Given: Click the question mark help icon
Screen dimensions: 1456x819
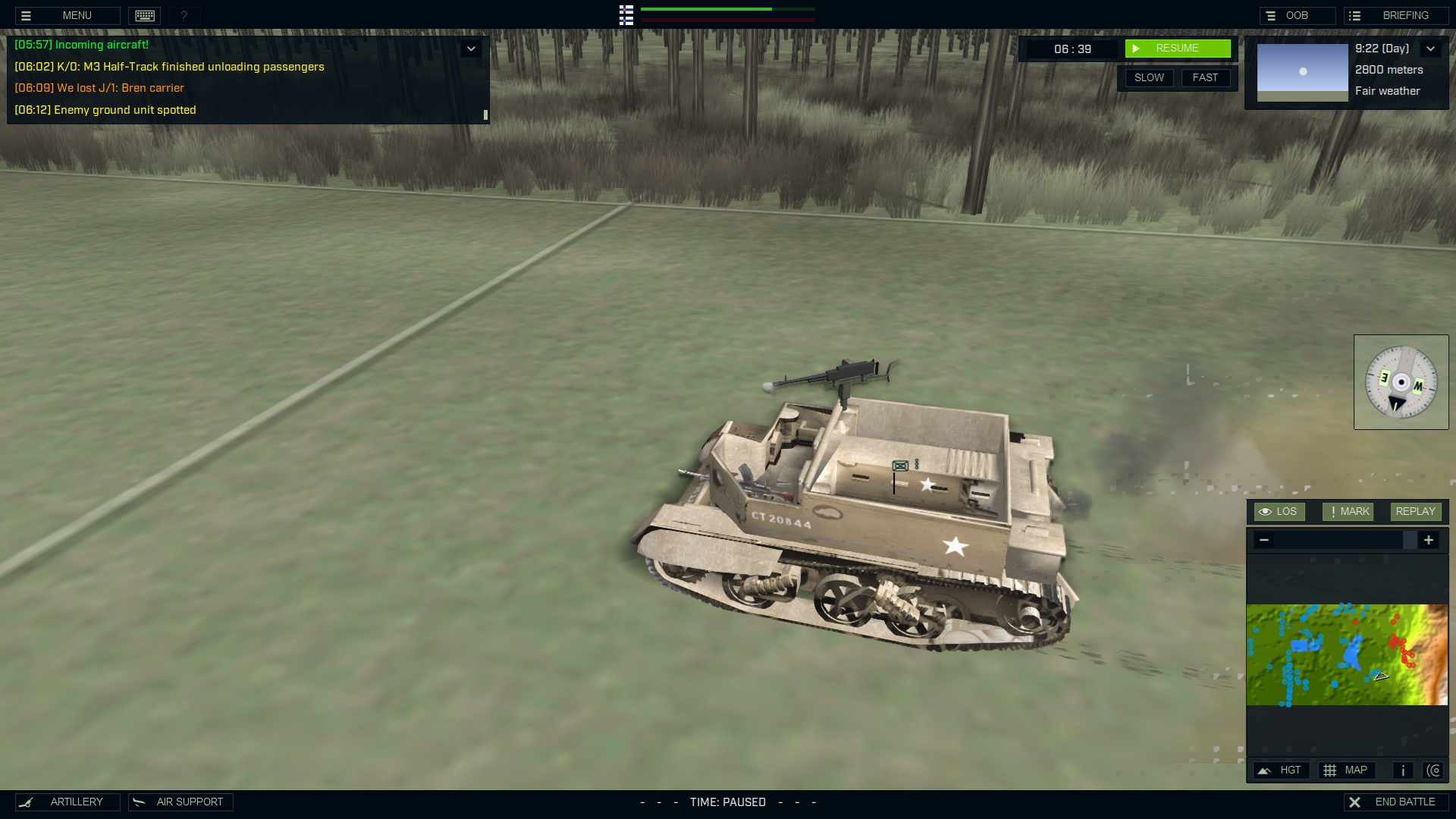Looking at the screenshot, I should [184, 15].
